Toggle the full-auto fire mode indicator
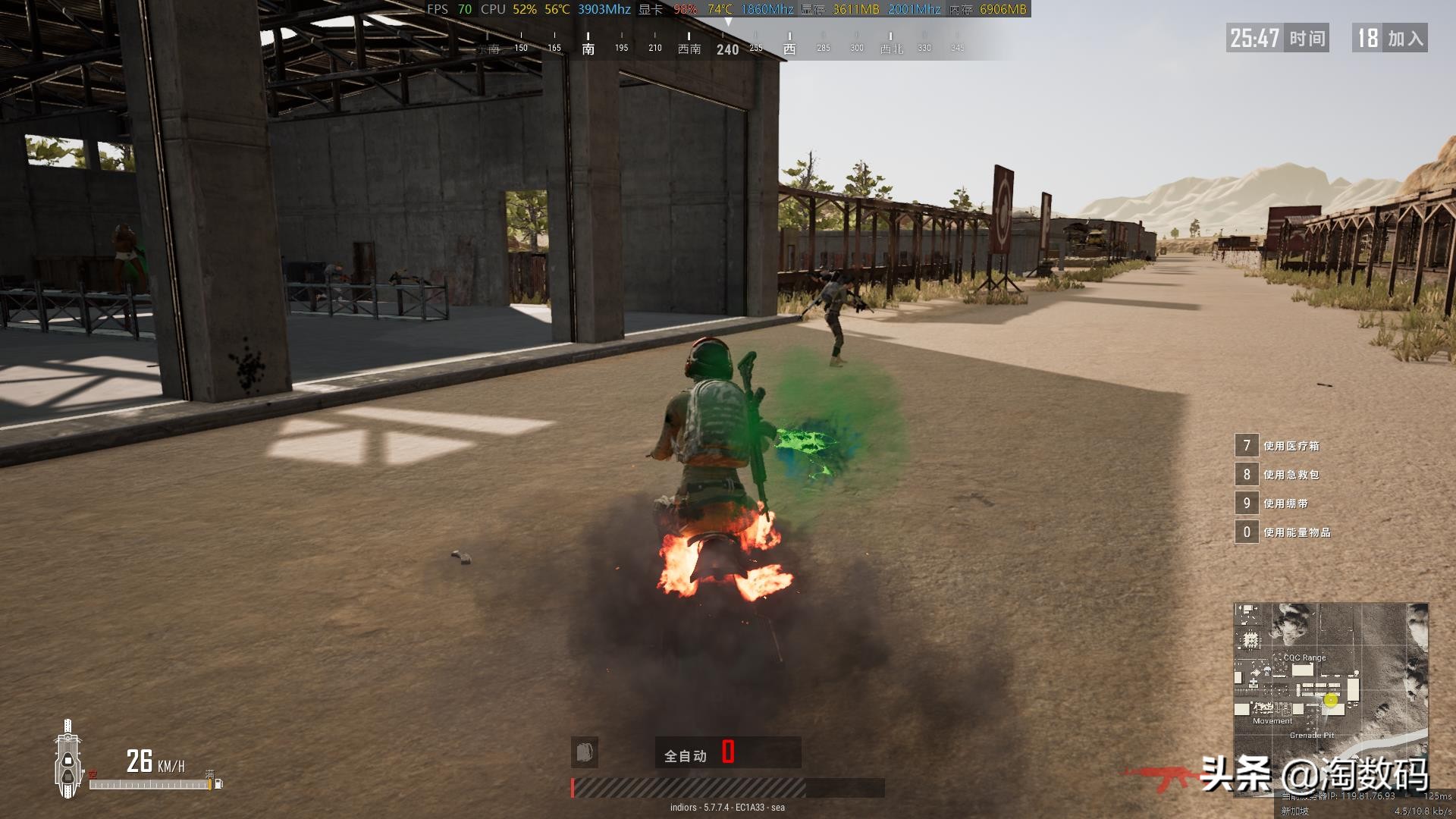The image size is (1456, 819). pyautogui.click(x=686, y=755)
